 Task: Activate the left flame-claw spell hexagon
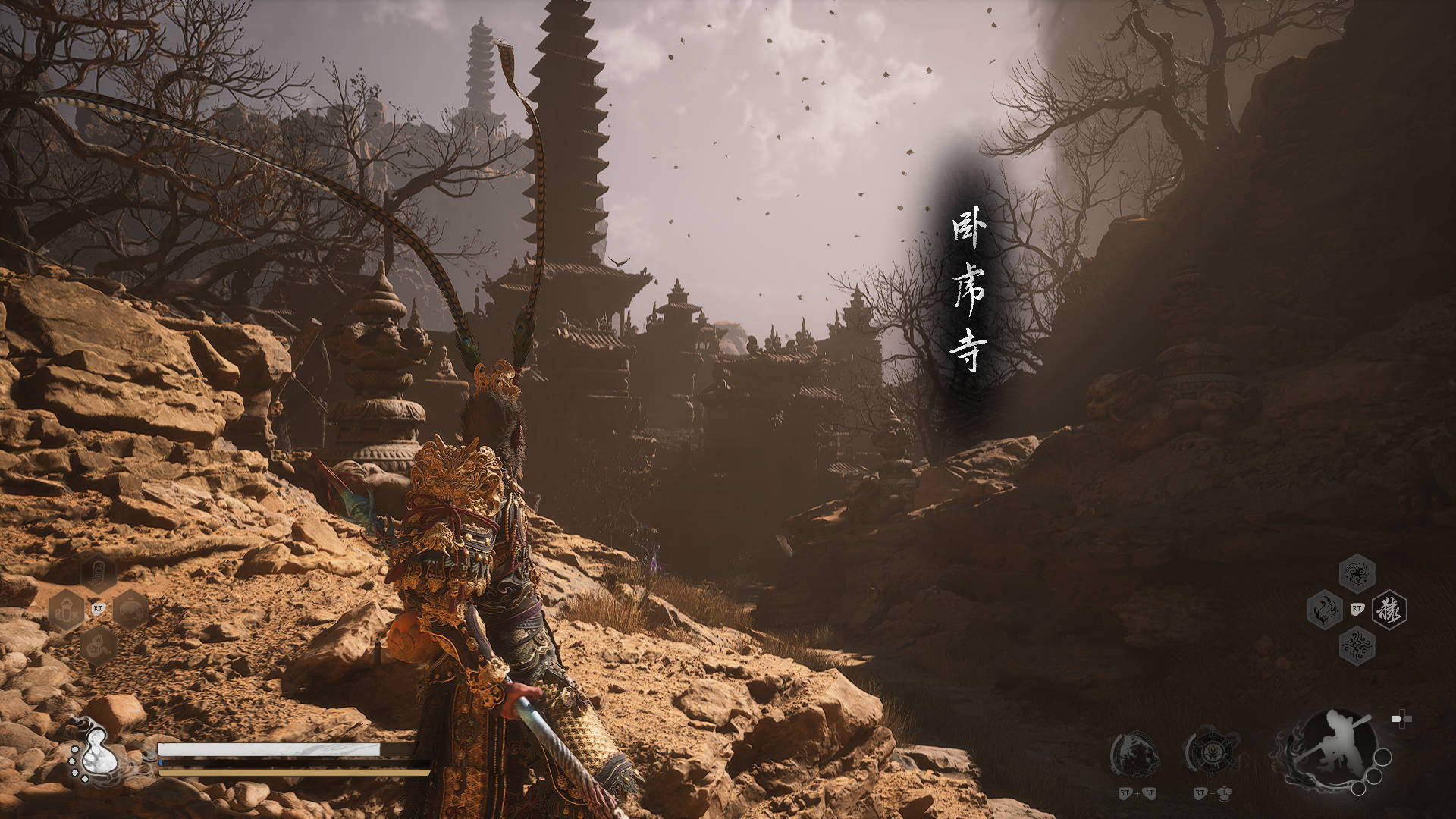[x=1325, y=609]
